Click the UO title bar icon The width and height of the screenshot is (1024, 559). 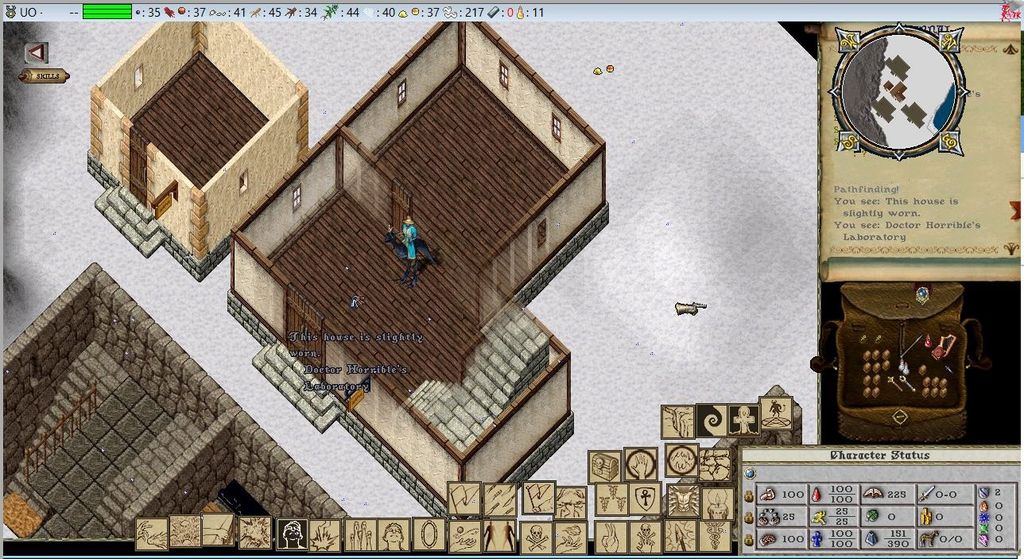coord(12,11)
